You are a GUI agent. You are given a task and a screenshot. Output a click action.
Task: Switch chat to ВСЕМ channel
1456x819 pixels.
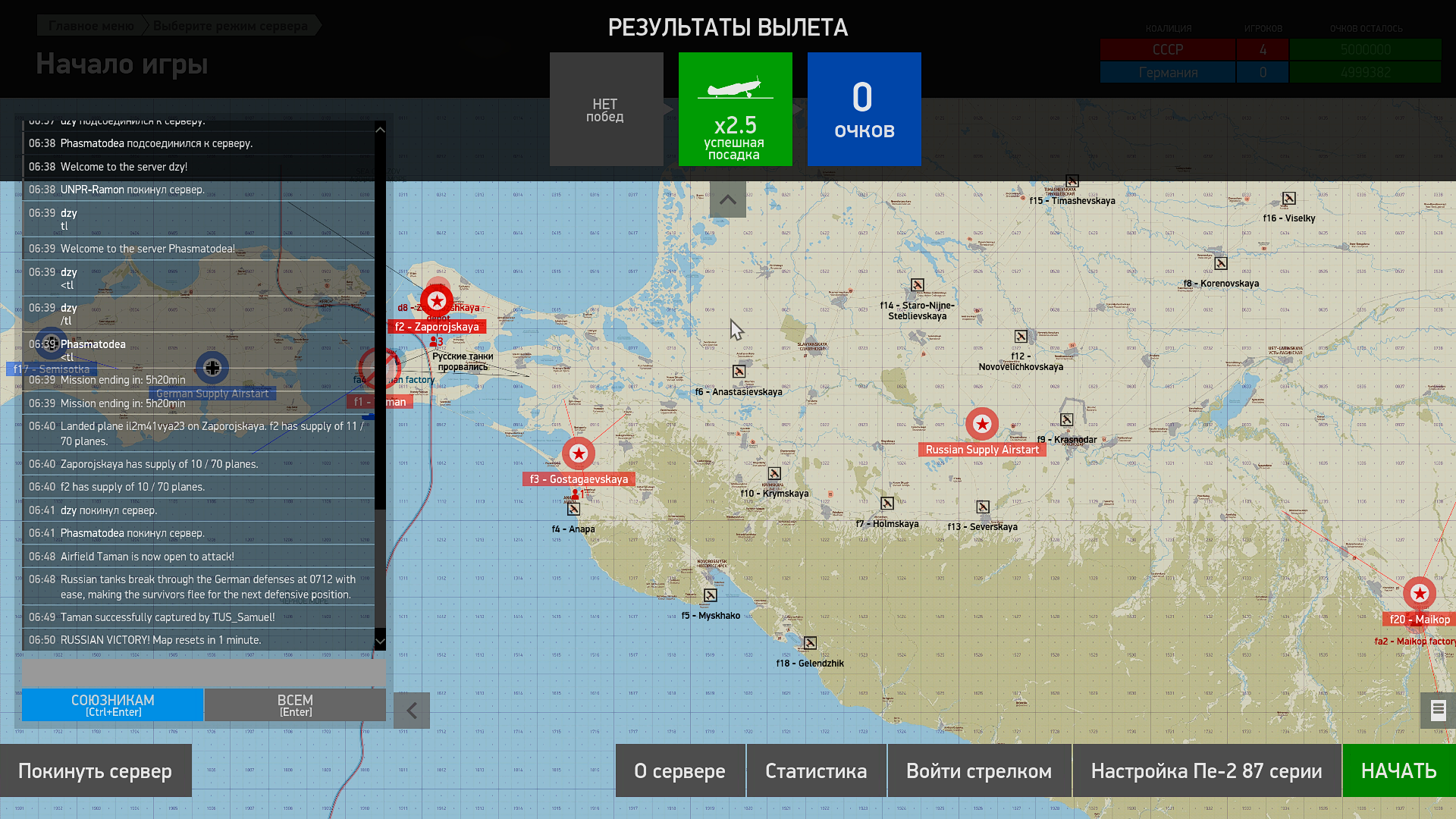[x=295, y=704]
